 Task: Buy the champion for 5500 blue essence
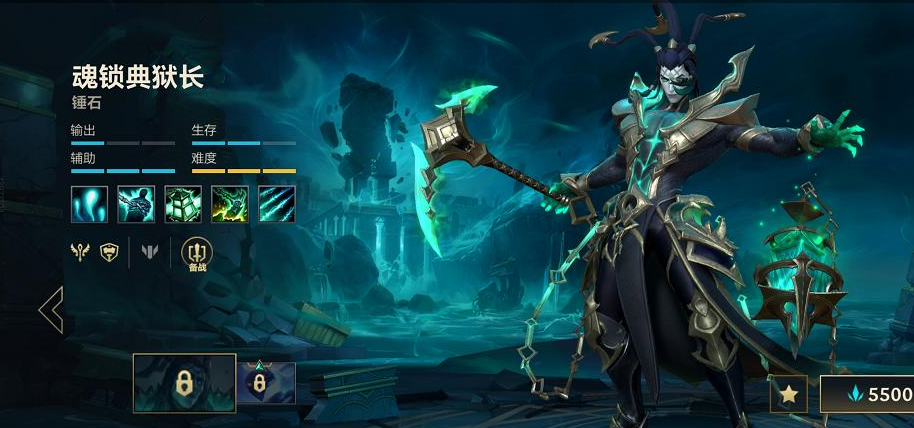(868, 394)
